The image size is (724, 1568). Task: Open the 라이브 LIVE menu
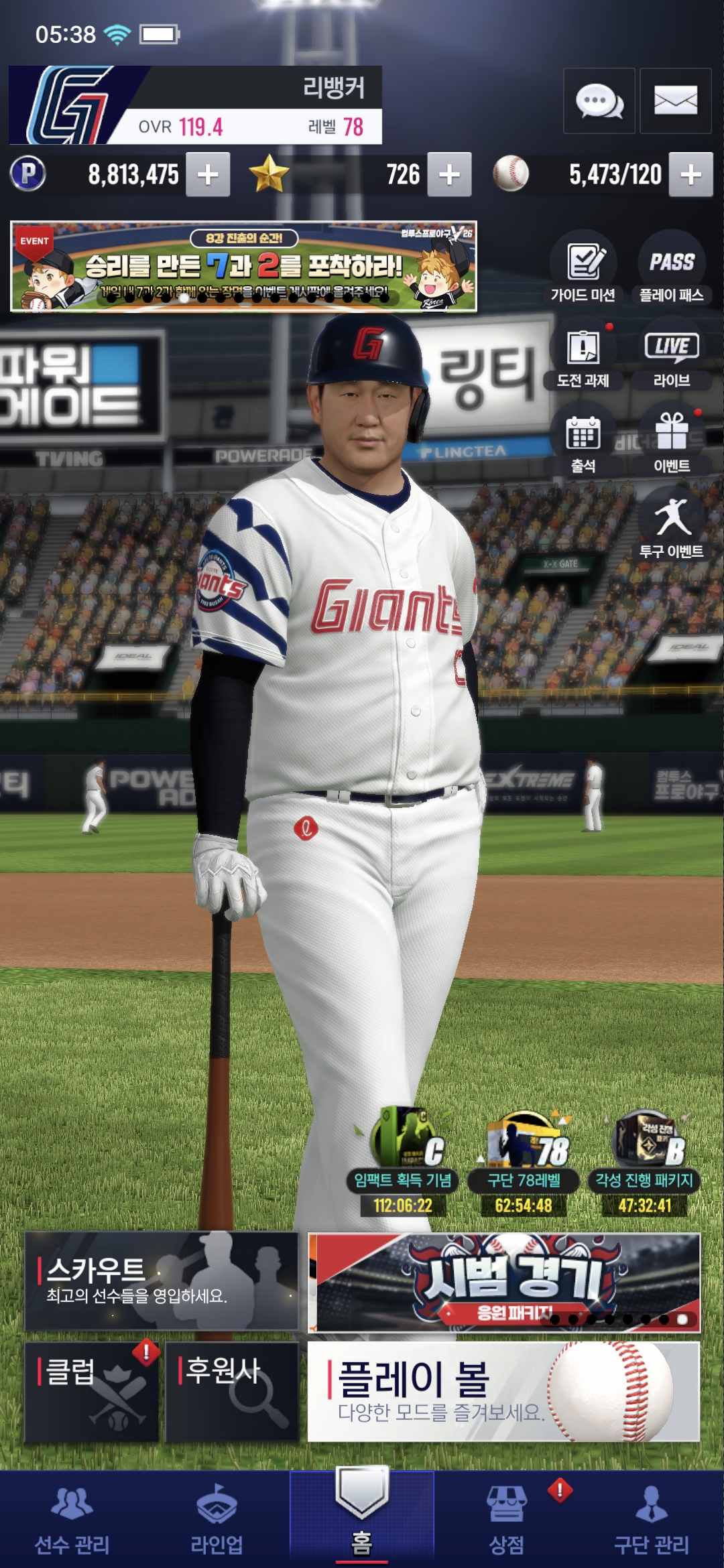671,356
